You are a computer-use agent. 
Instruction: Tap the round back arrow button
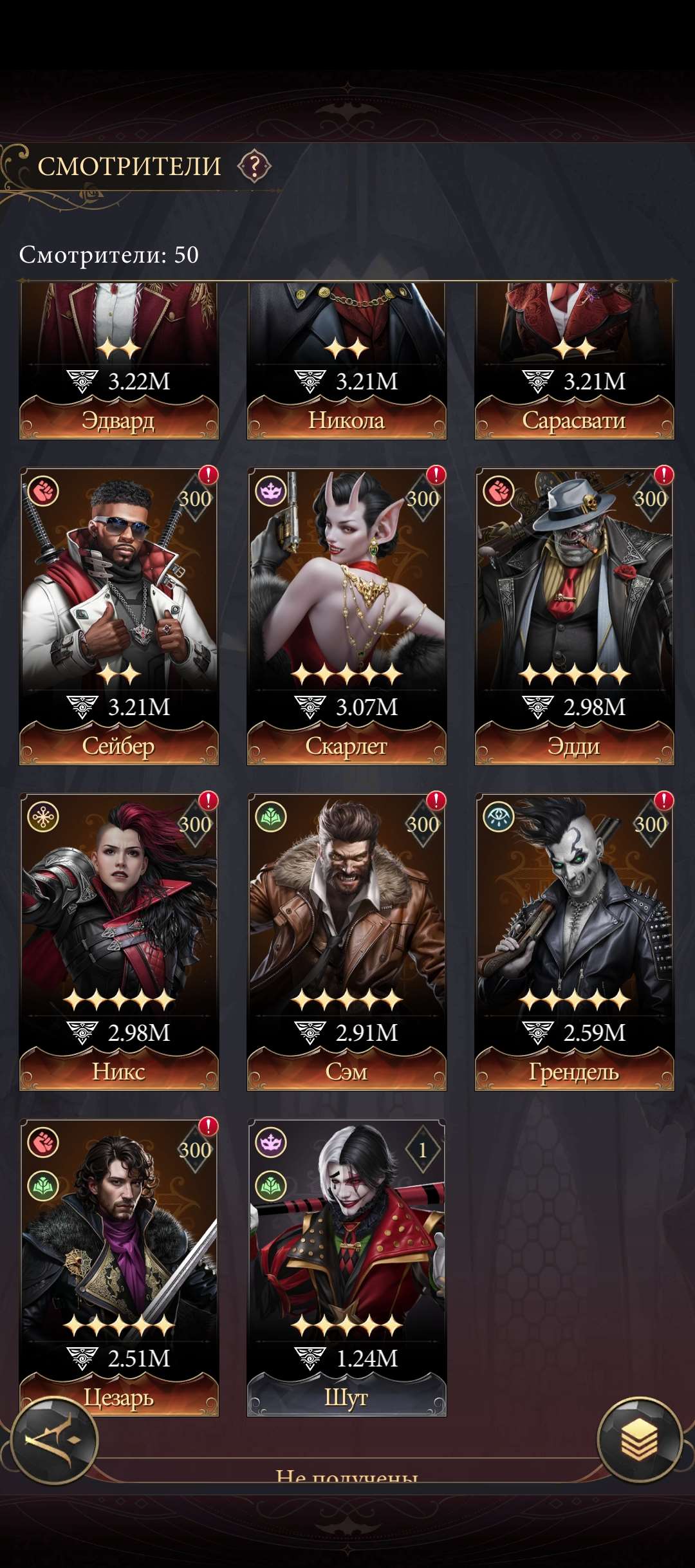coord(55,1441)
